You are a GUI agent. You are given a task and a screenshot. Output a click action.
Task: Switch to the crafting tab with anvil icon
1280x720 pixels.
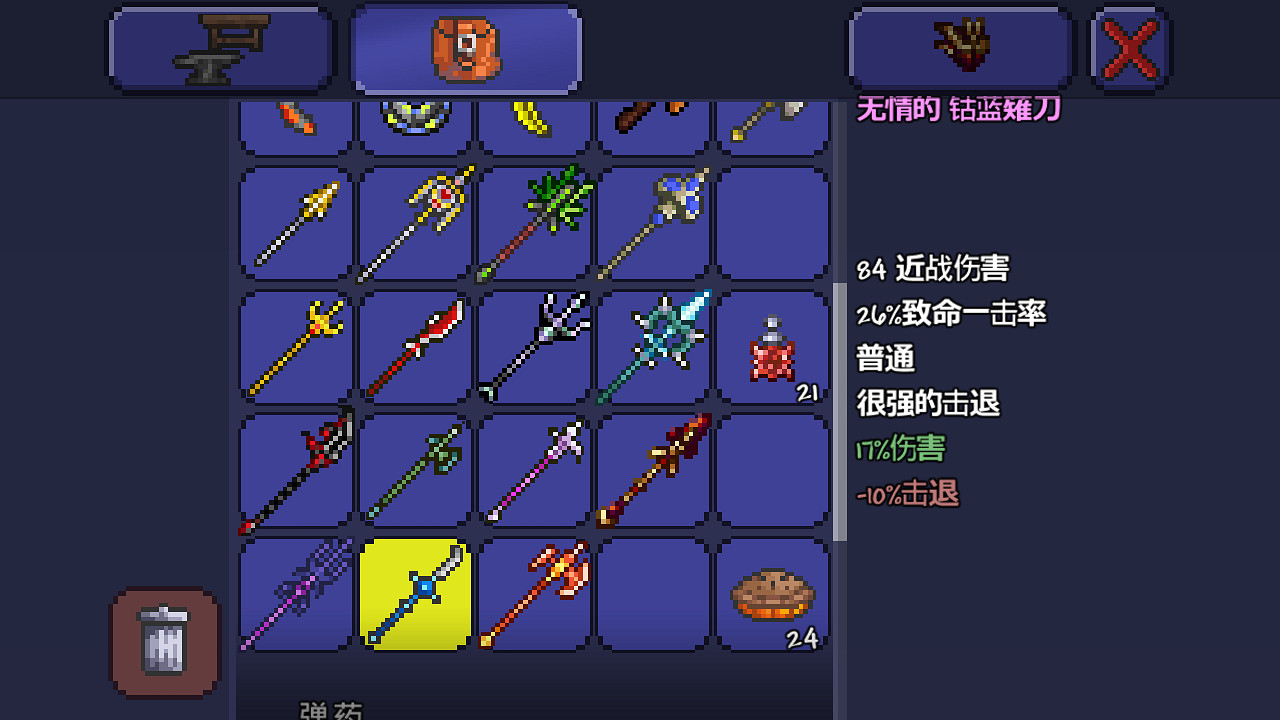pos(220,47)
